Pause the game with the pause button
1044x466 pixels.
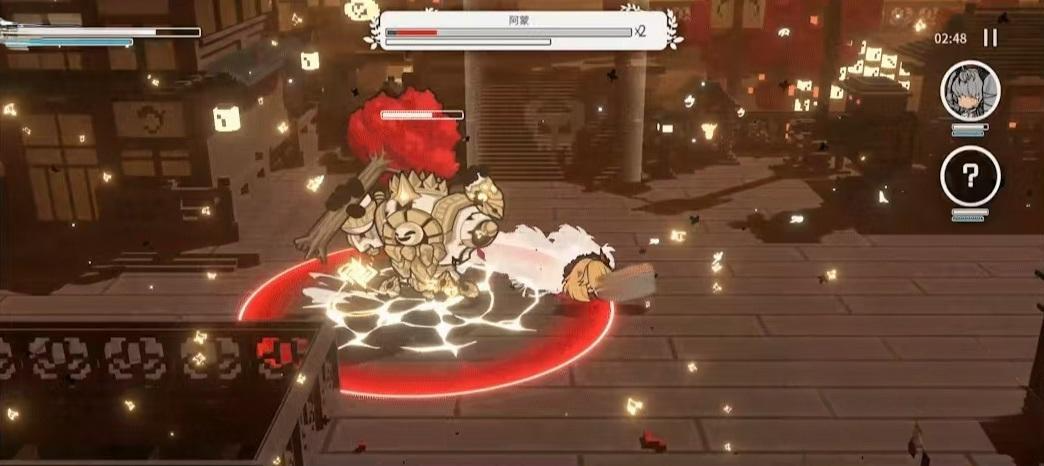pyautogui.click(x=990, y=38)
